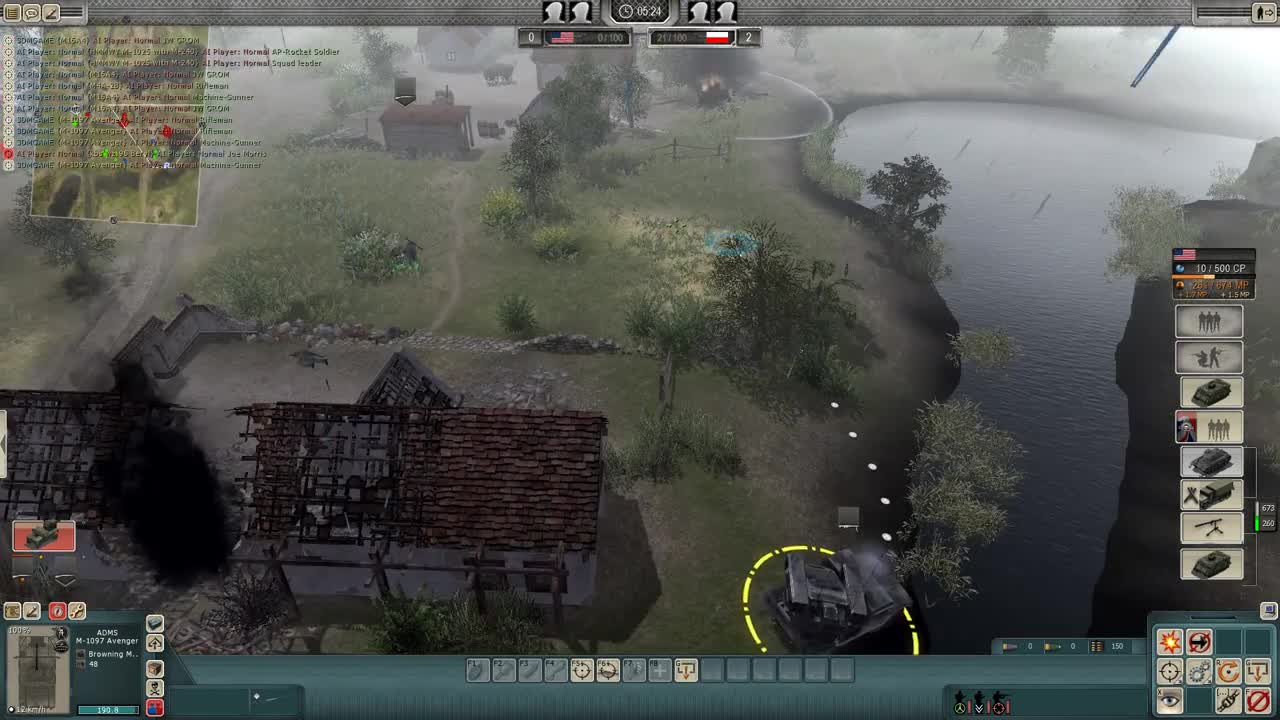The image size is (1280, 720).
Task: Toggle return fire mode with the red arrow icon
Action: (1199, 643)
